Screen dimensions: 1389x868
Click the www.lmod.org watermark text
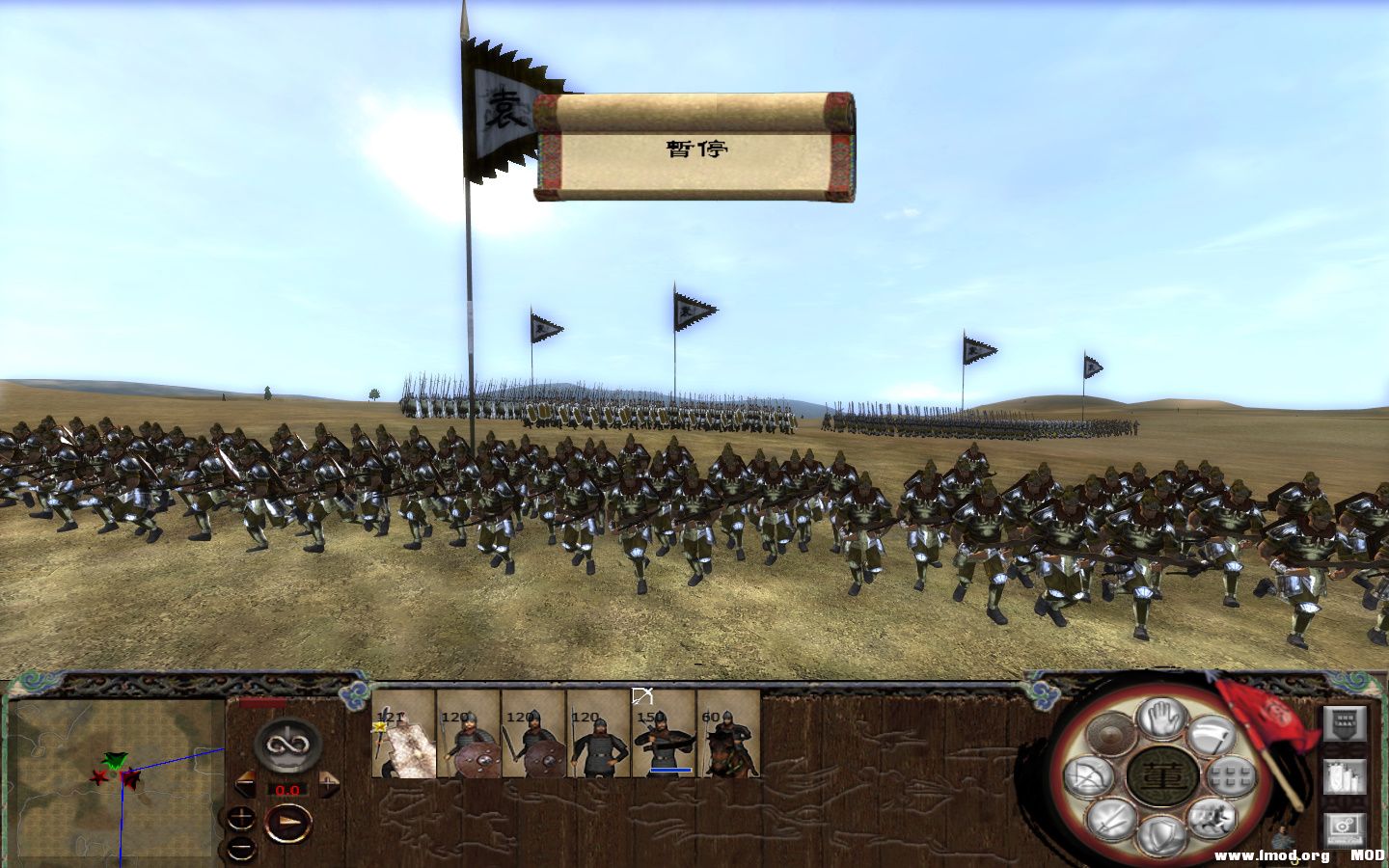(1270, 854)
